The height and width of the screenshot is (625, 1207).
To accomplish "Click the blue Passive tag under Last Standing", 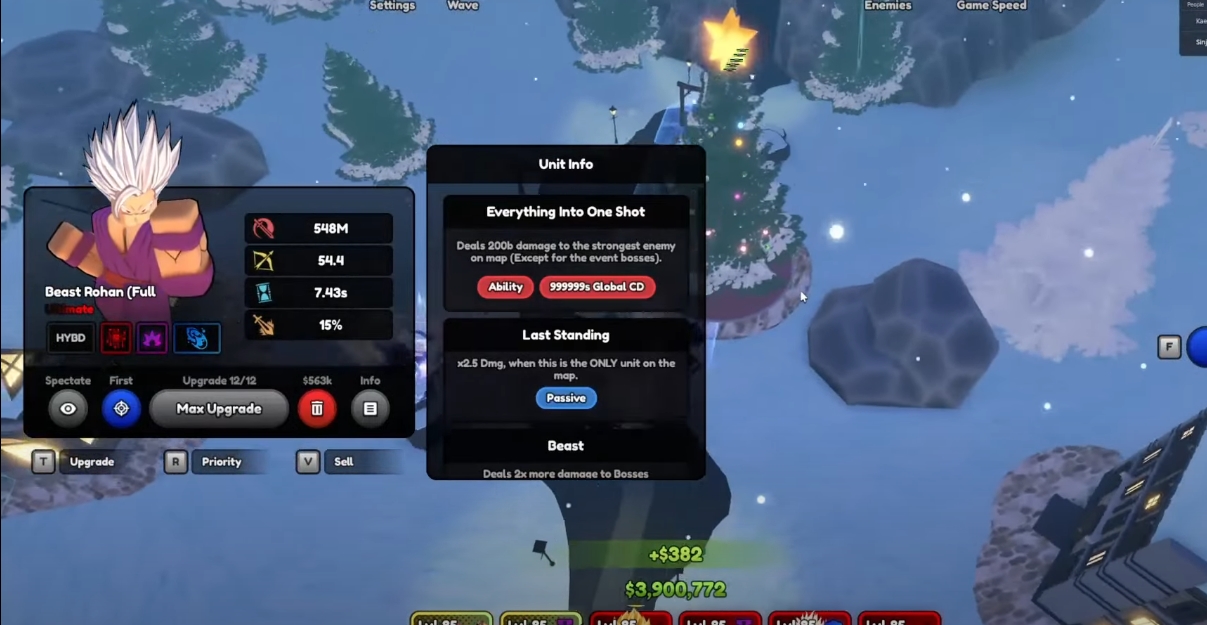I will (x=566, y=398).
